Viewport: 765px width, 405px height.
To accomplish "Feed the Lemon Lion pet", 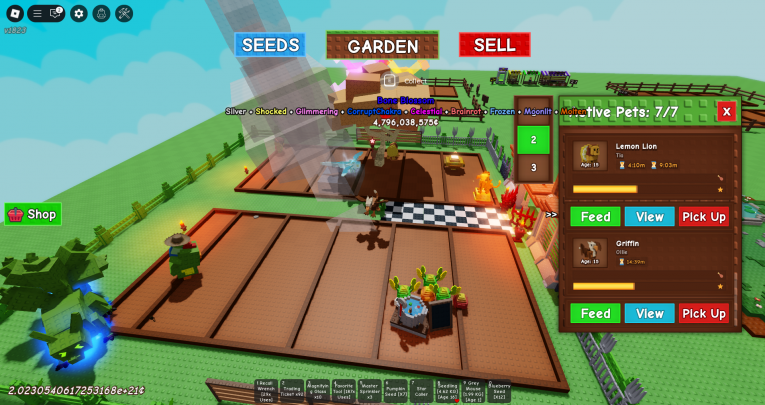I will pos(595,217).
